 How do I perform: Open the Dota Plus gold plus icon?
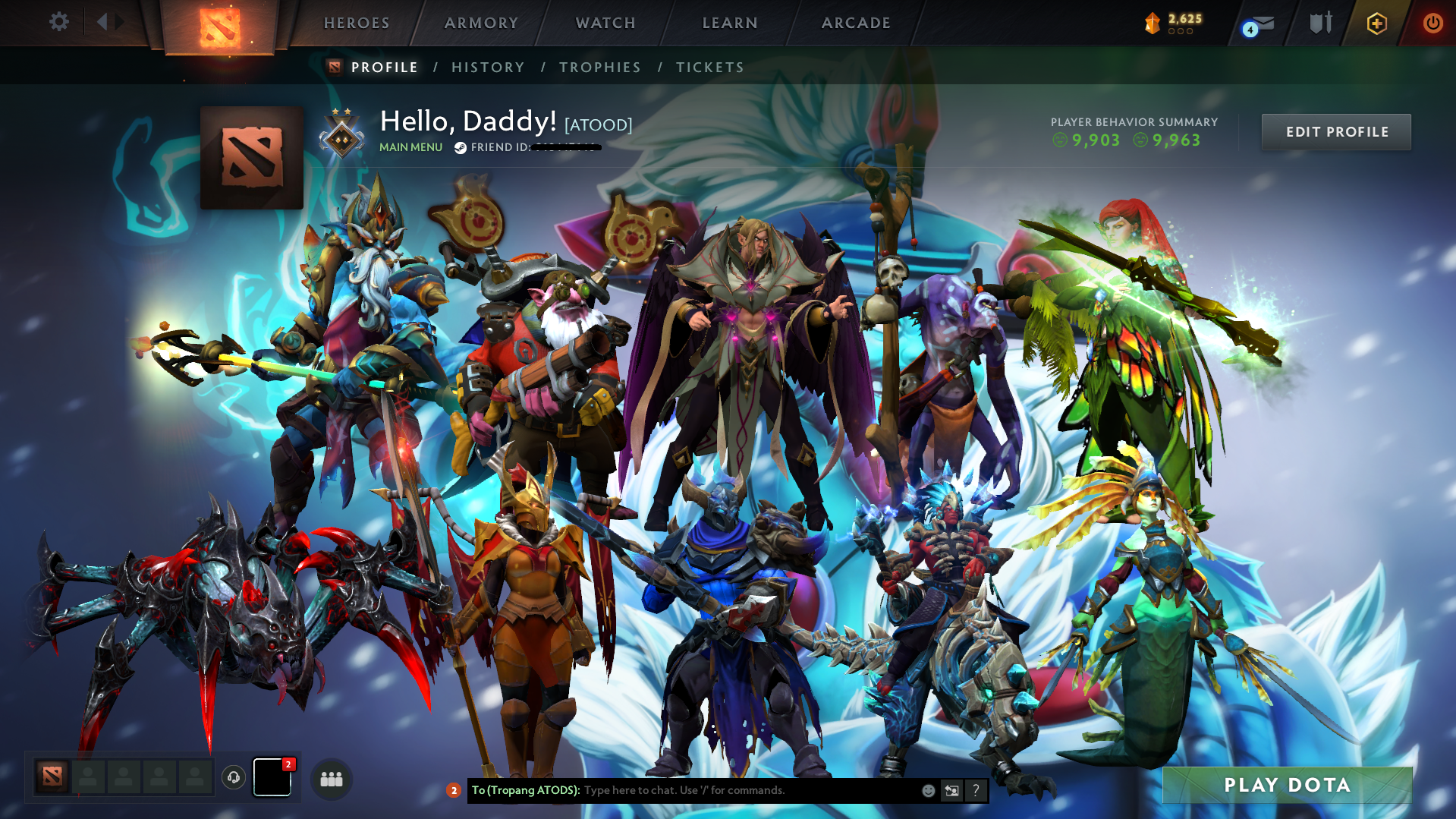(1376, 23)
